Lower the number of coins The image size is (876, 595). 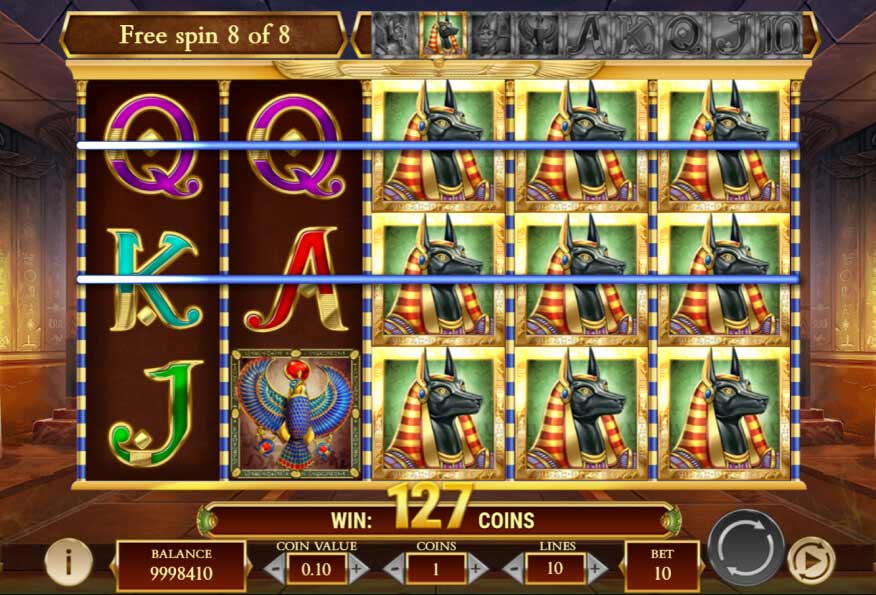pos(393,569)
